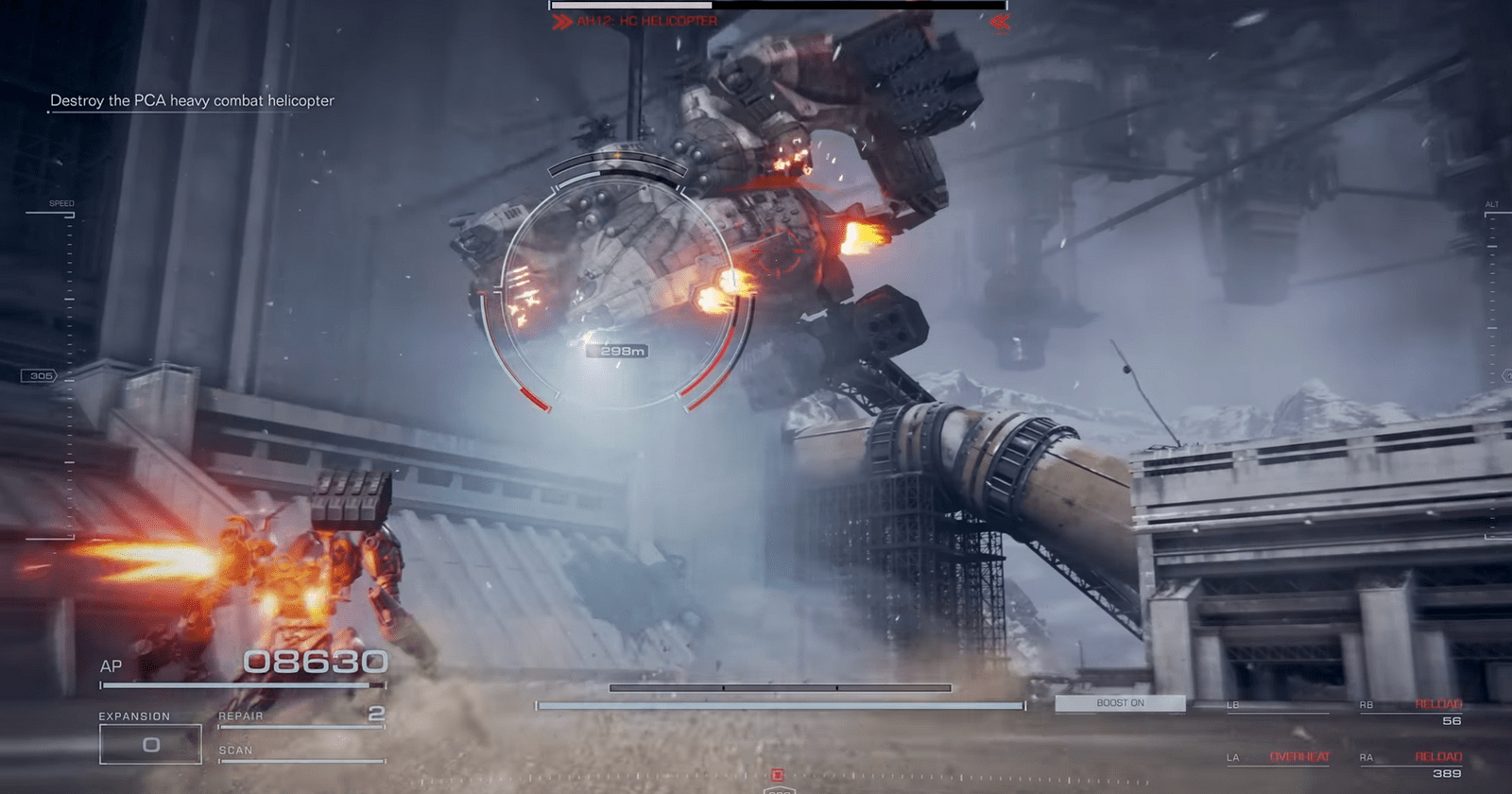Toggle the Boost On indicator
This screenshot has height=794, width=1512.
1120,703
